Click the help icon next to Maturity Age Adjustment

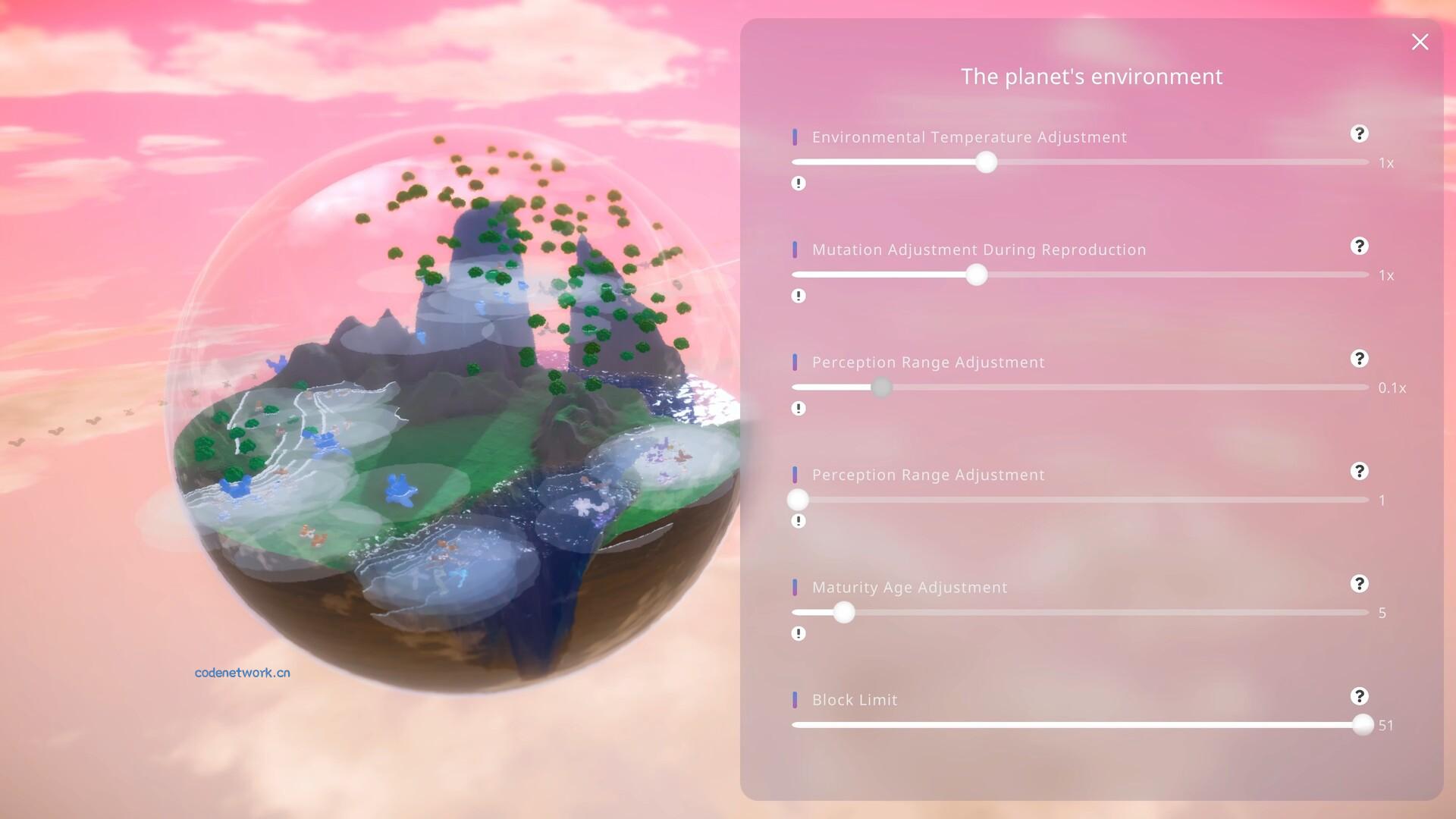(x=1360, y=584)
